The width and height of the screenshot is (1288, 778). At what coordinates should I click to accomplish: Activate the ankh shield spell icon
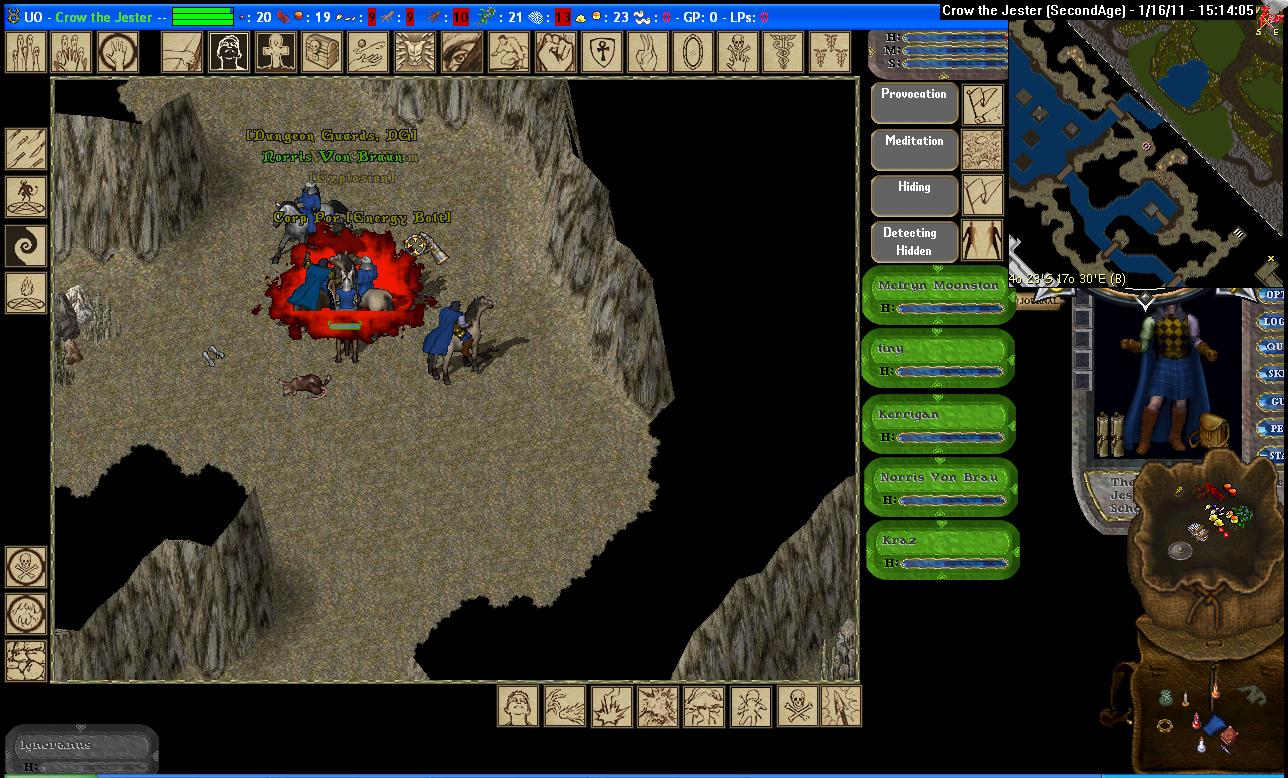pos(600,52)
